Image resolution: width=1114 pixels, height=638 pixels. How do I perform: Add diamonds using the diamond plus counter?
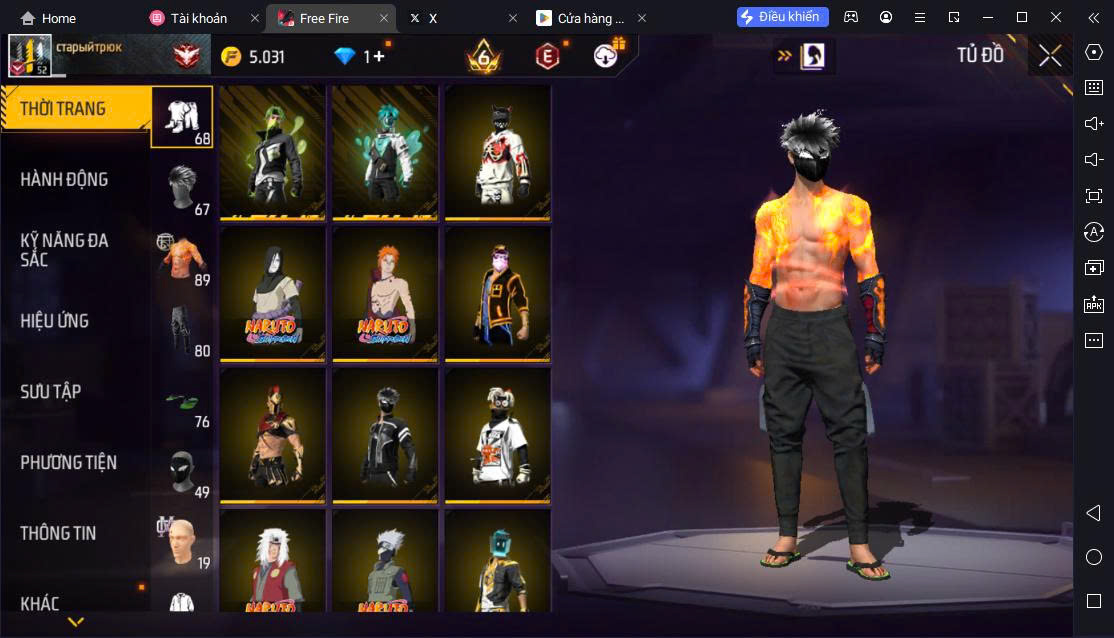point(361,57)
